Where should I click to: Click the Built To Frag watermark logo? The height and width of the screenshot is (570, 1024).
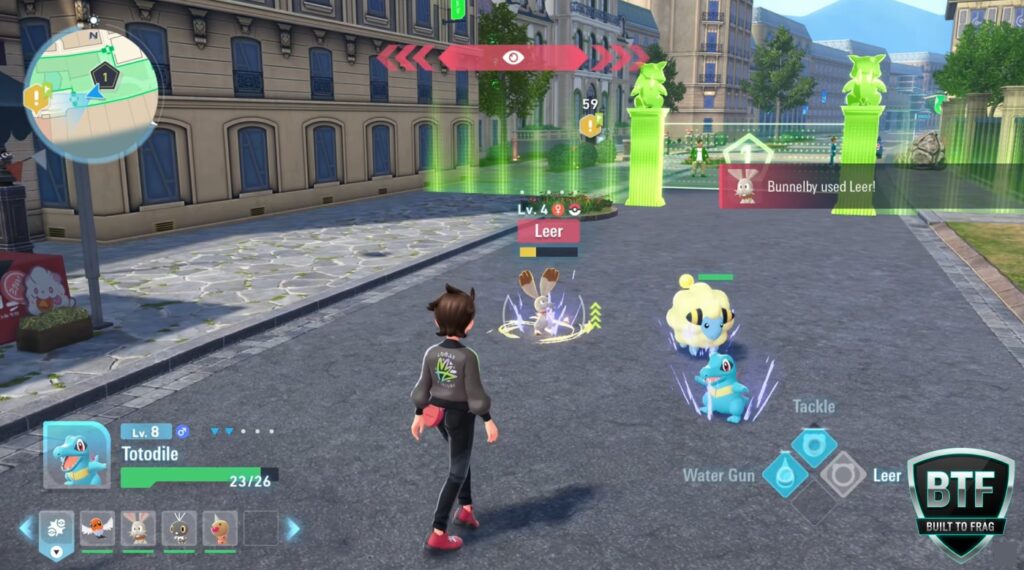tap(960, 500)
